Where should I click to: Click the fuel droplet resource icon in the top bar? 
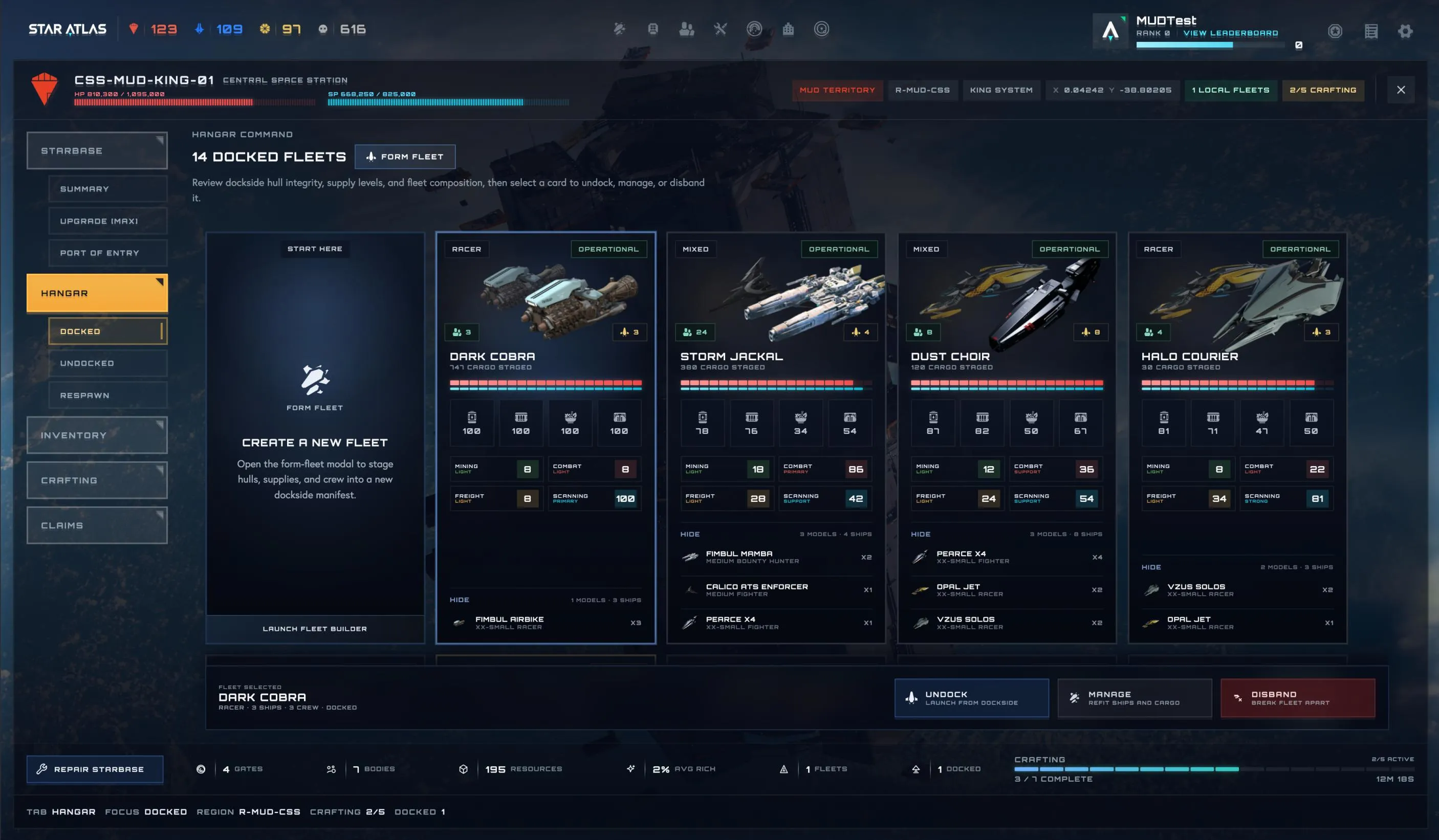coord(199,29)
